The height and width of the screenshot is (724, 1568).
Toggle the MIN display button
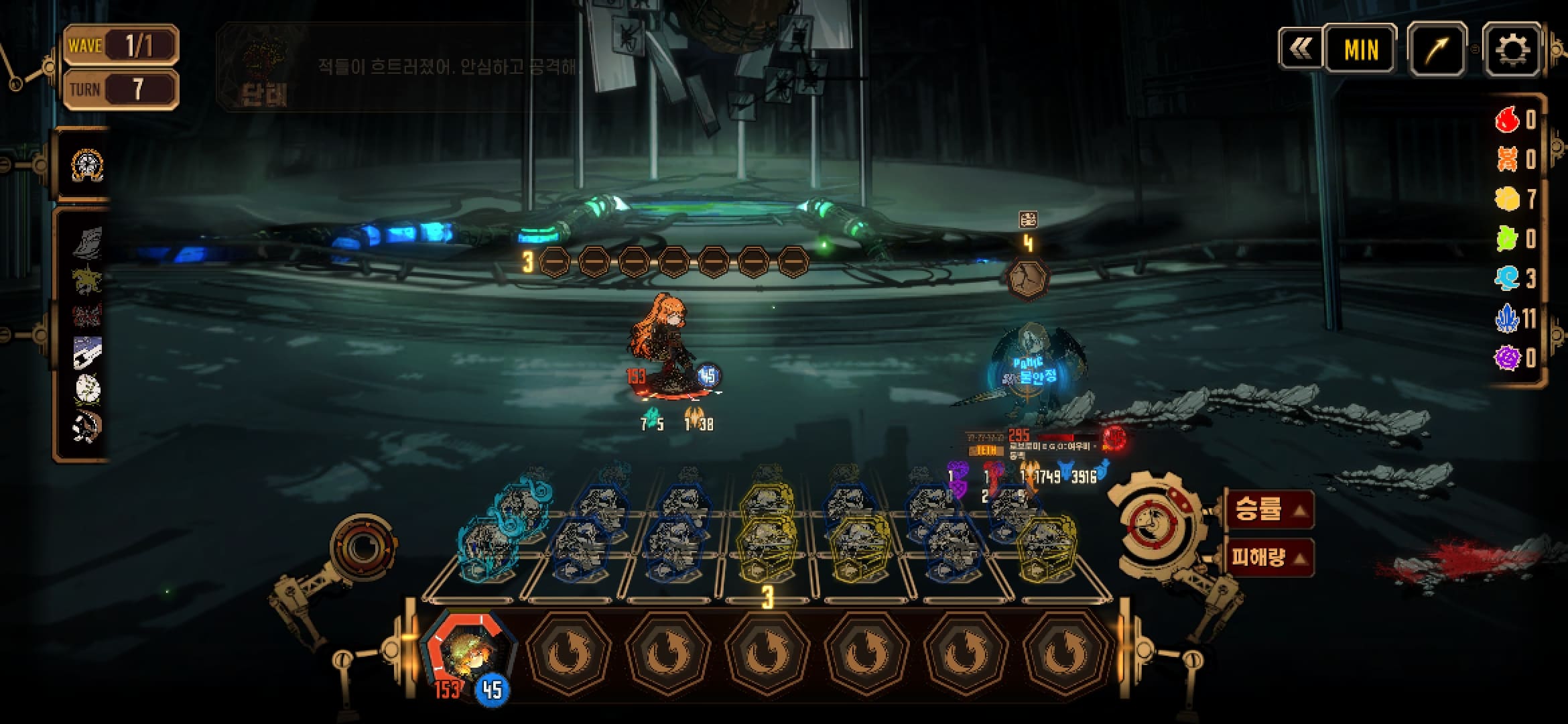pyautogui.click(x=1361, y=49)
